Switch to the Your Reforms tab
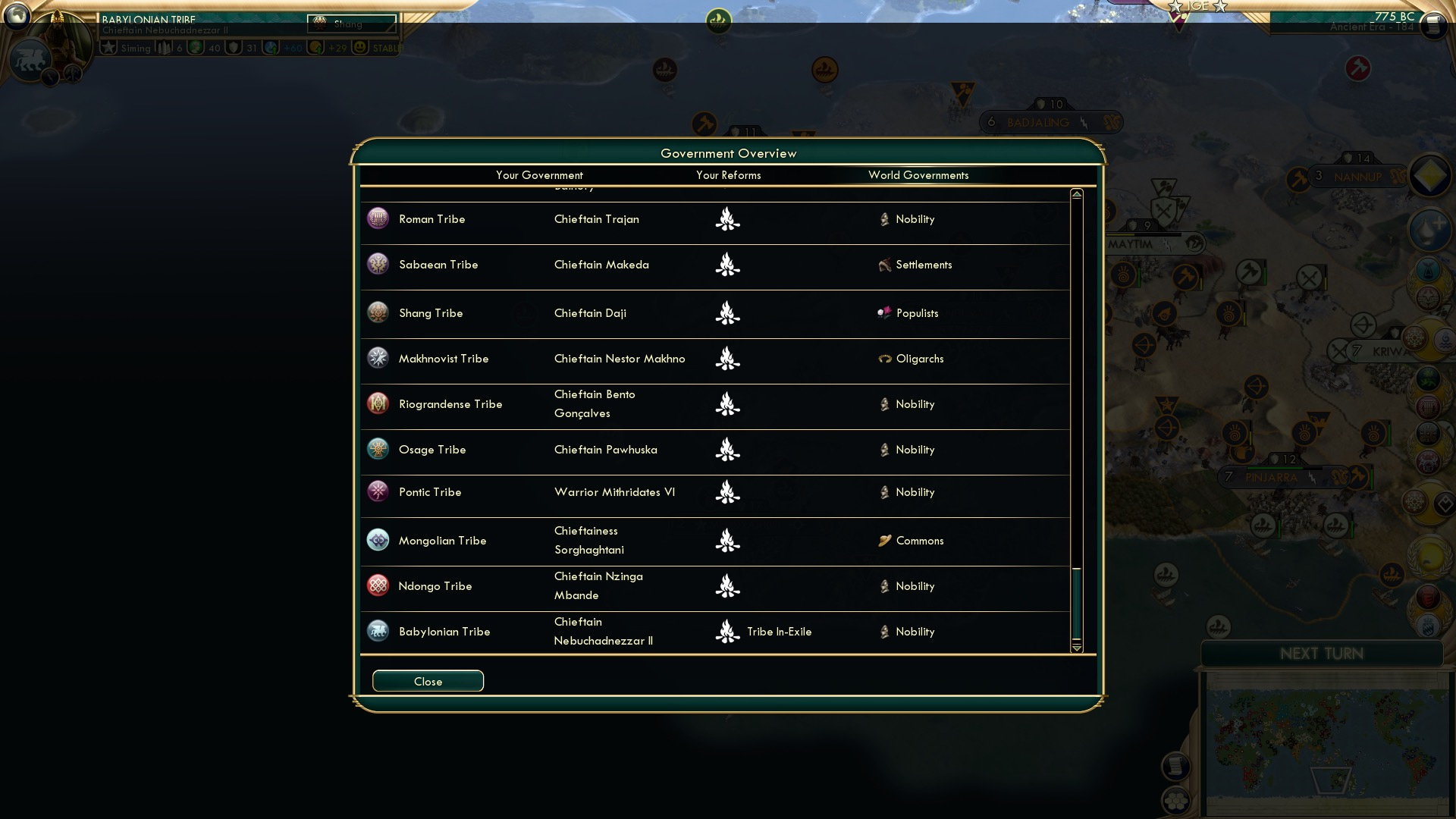Image resolution: width=1456 pixels, height=819 pixels. coord(728,175)
